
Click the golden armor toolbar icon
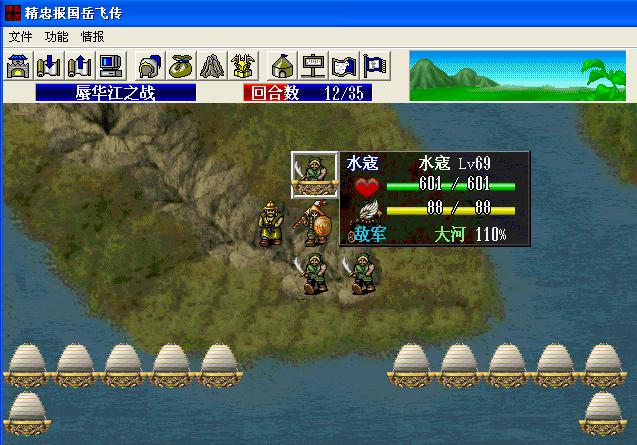tap(241, 66)
